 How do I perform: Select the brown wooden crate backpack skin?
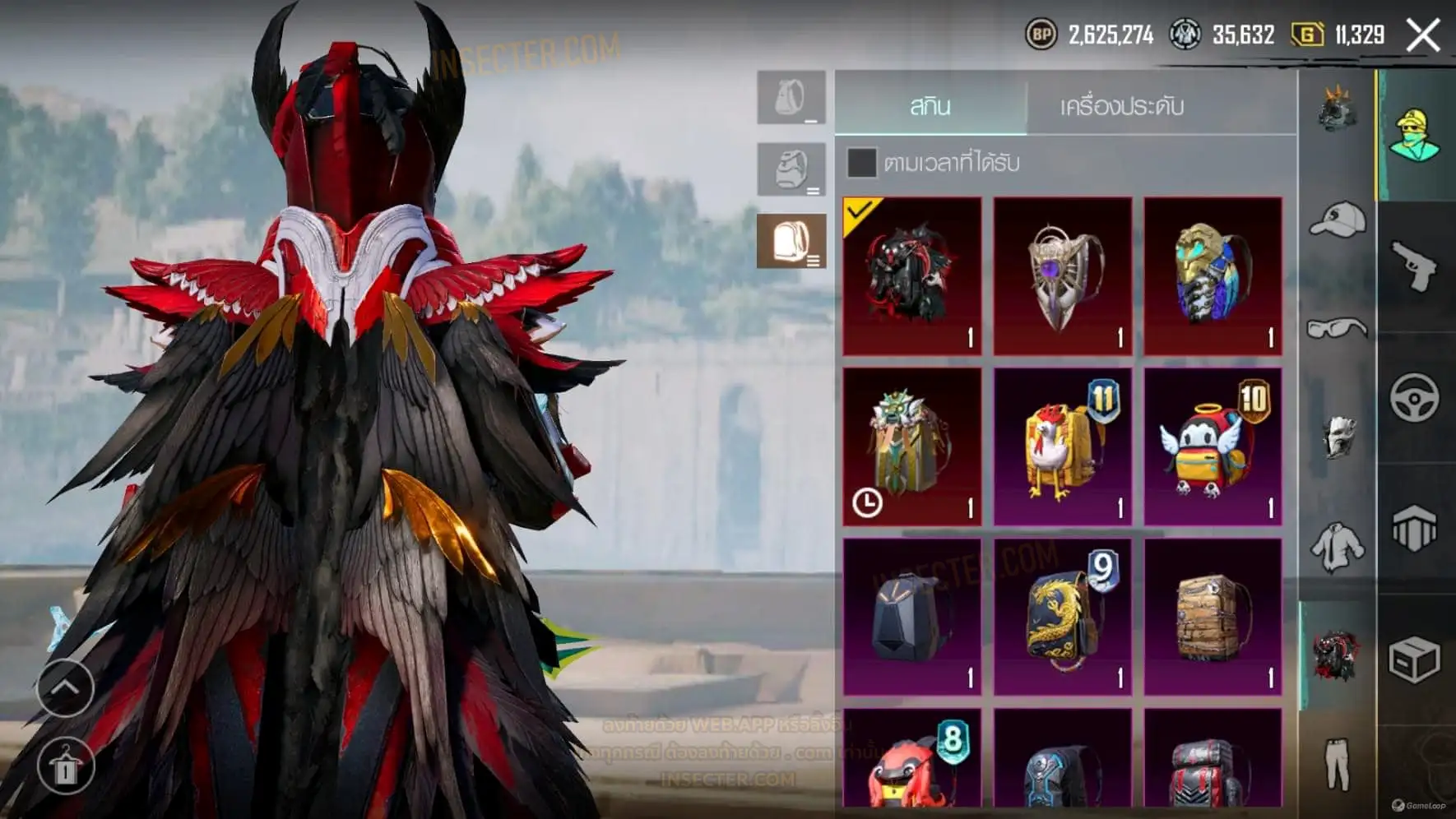click(1213, 617)
